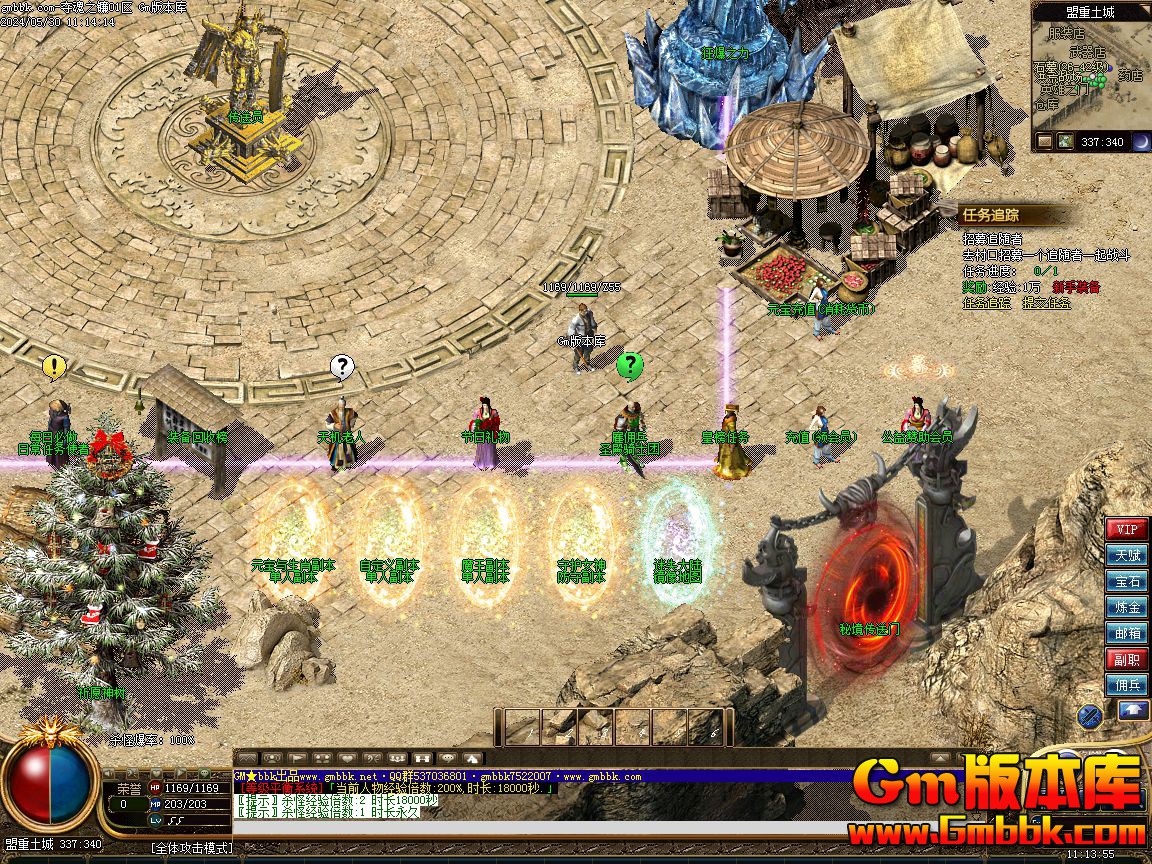Viewport: 1152px width, 864px height.
Task: Open the world map icon under minimap
Action: click(x=1066, y=142)
